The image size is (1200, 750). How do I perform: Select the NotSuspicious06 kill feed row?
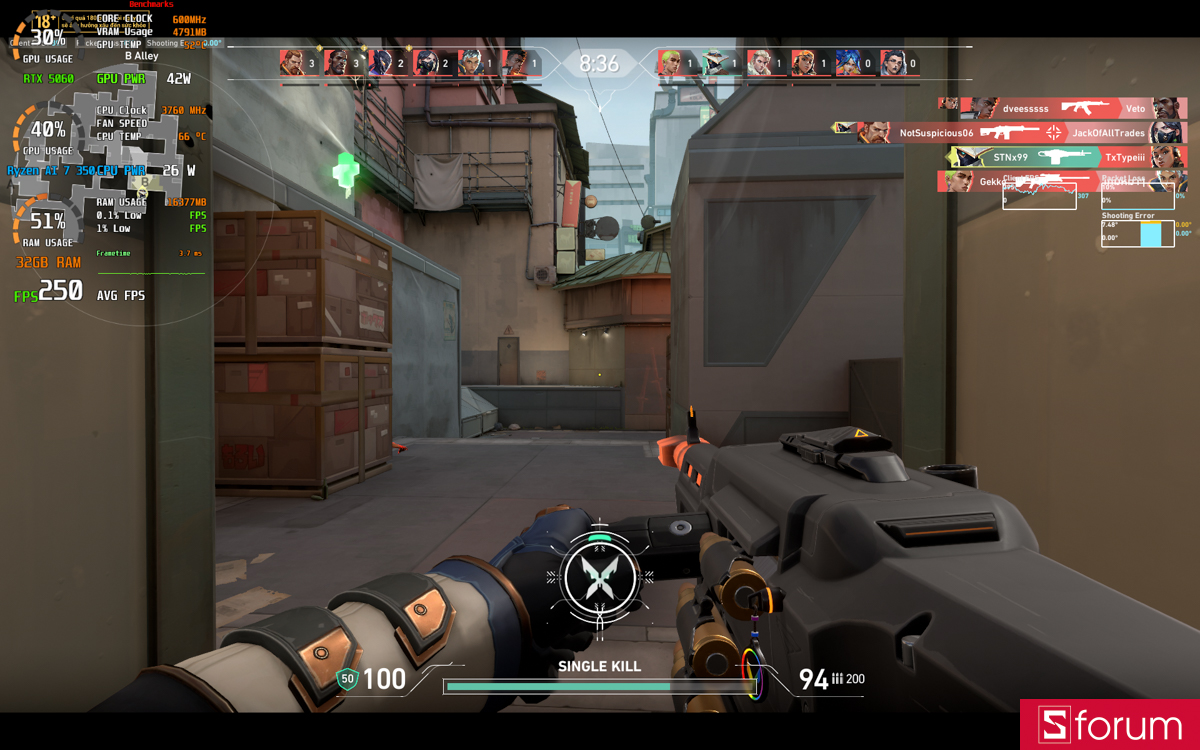click(1010, 132)
